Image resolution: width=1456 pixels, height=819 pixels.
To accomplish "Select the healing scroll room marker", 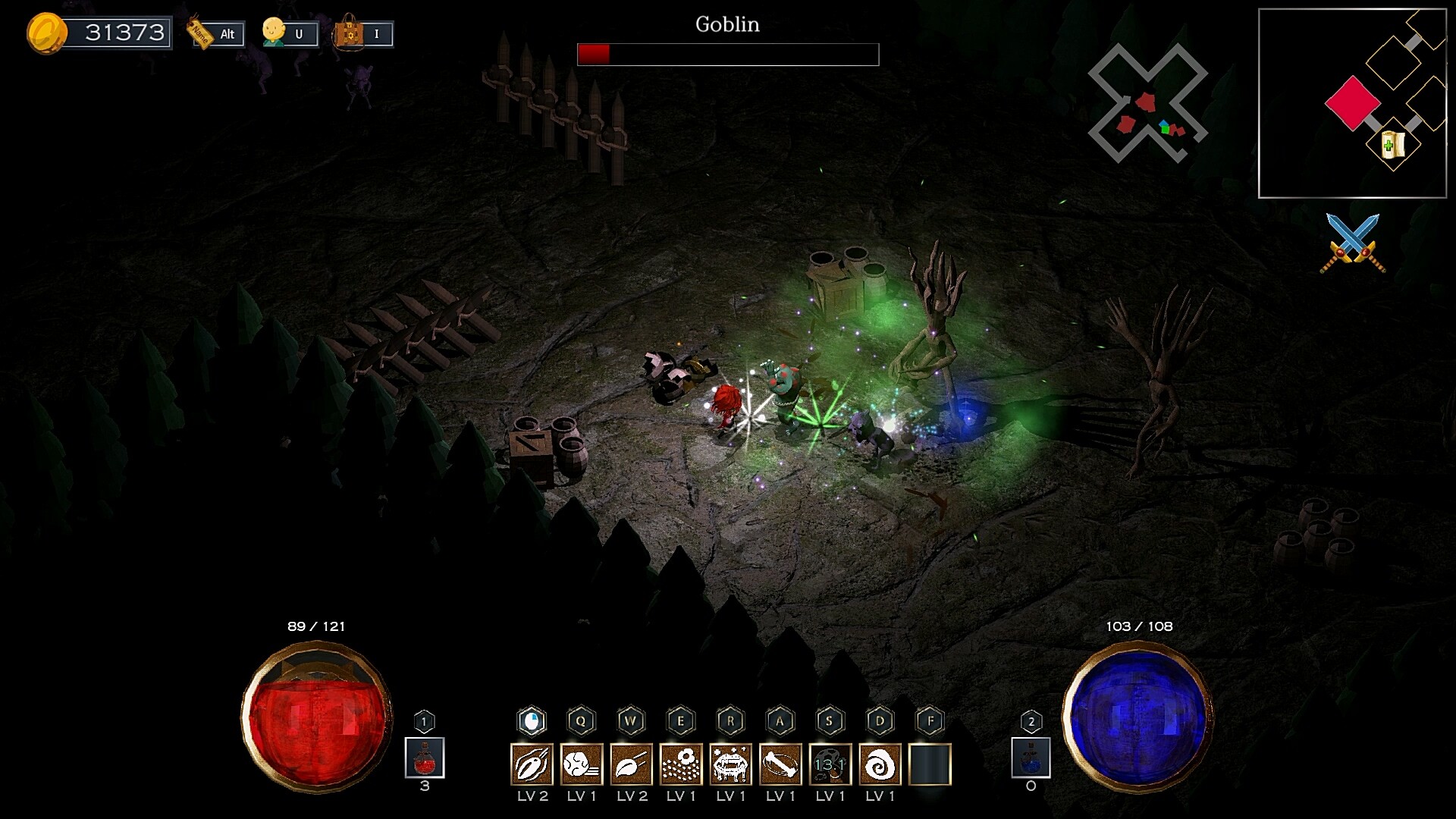I will click(x=1393, y=144).
